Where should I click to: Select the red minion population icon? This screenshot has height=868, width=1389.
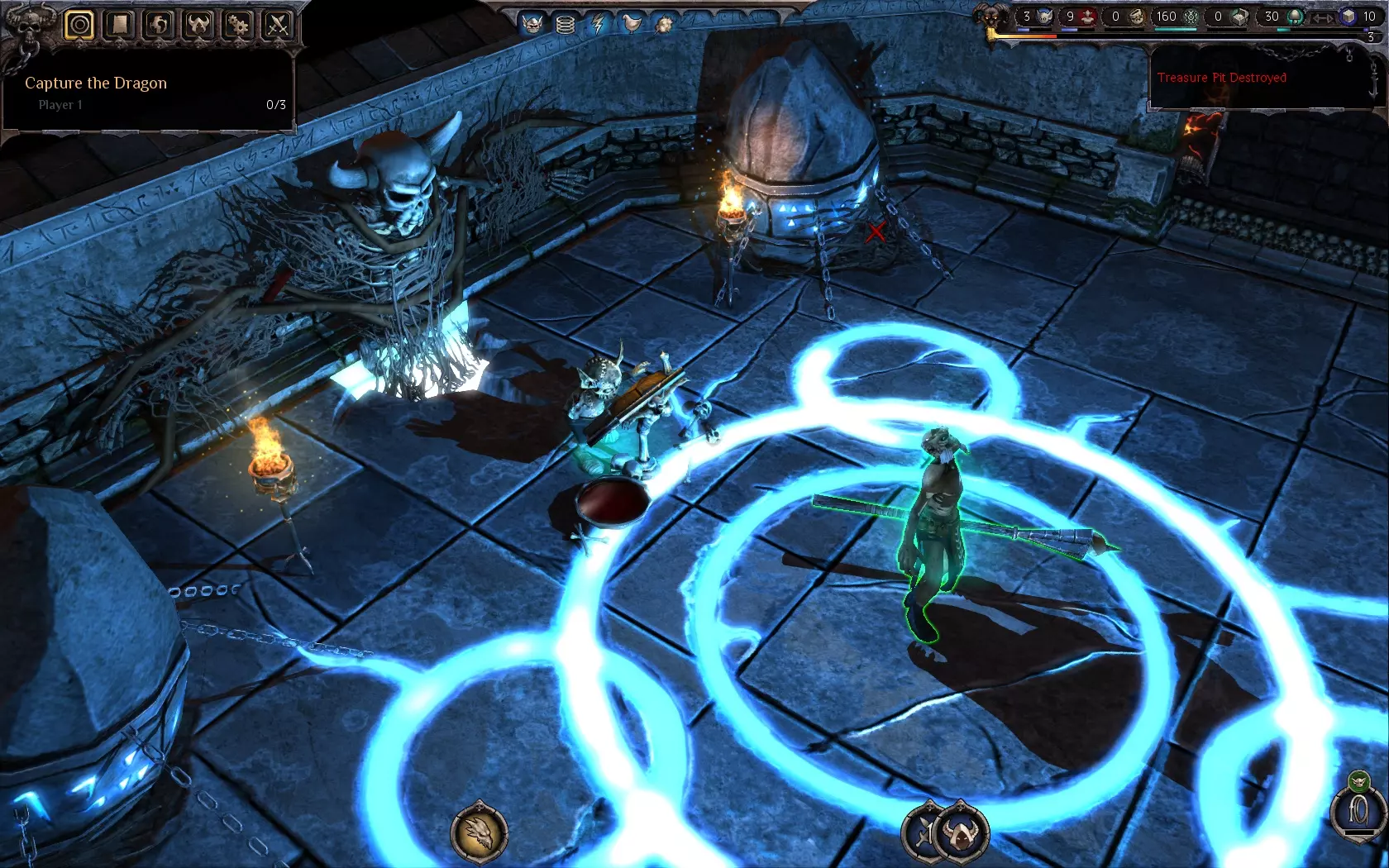click(1090, 17)
